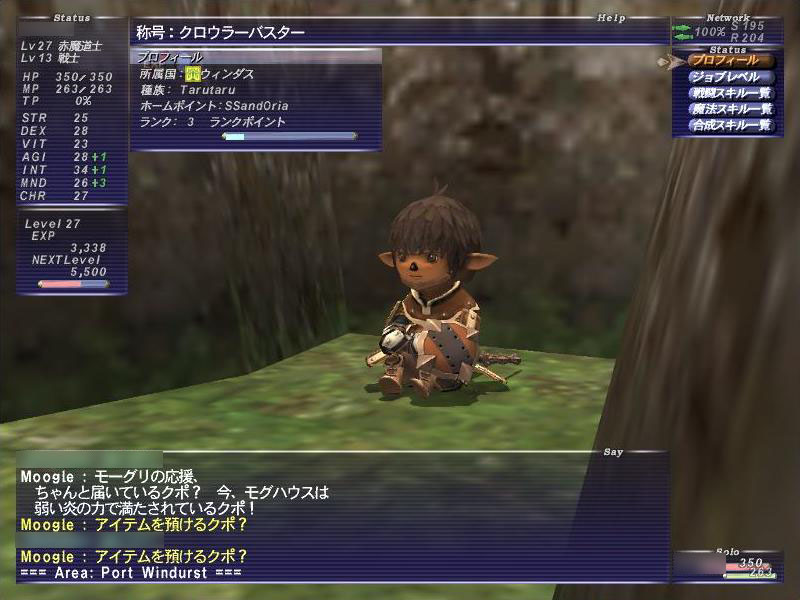Select the プロフィール (Profile) menu entry
Viewport: 800px width, 600px height.
point(730,61)
